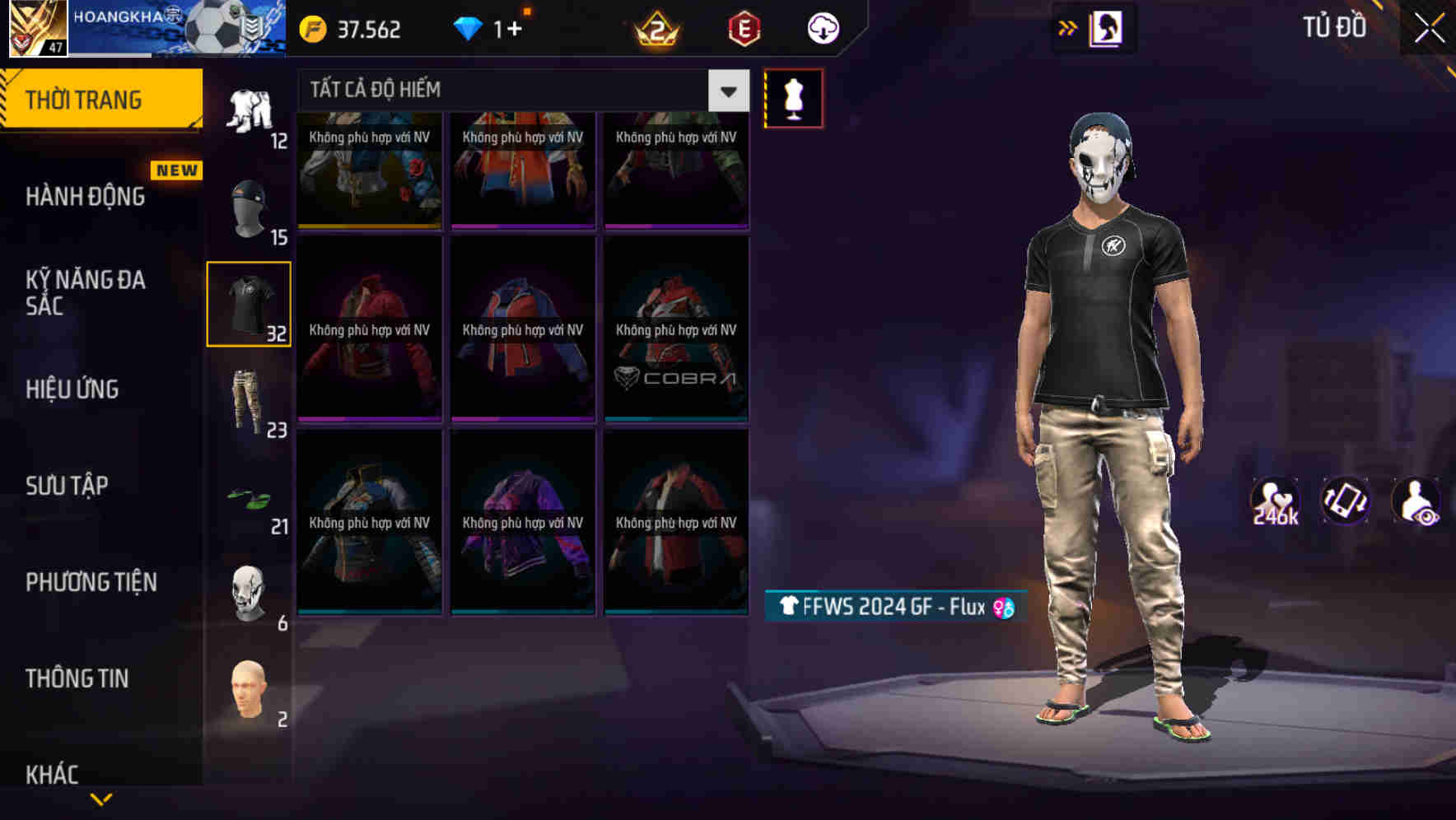
Task: Click the red E evolution badge icon
Action: (743, 27)
